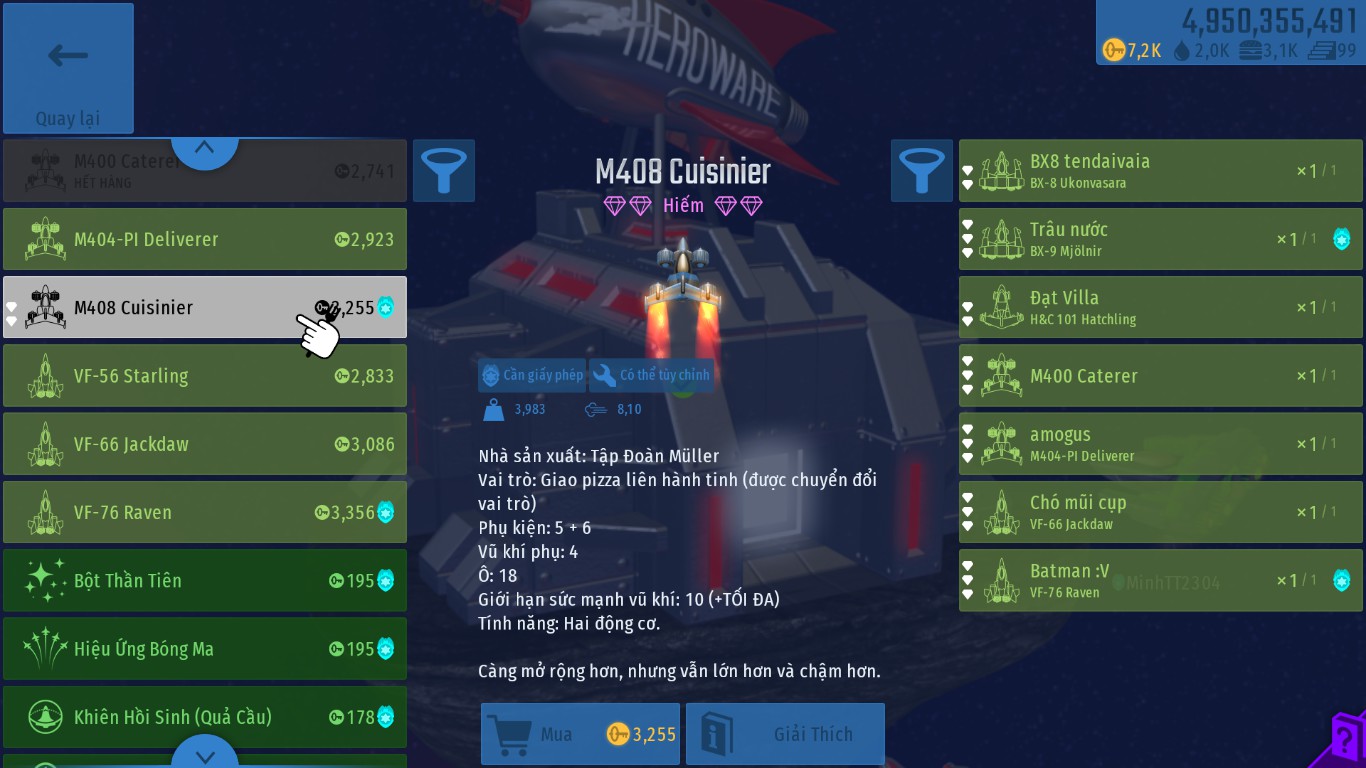Viewport: 1366px width, 768px height.
Task: Select M404-PI Deliverer in the shop list
Action: [x=205, y=239]
